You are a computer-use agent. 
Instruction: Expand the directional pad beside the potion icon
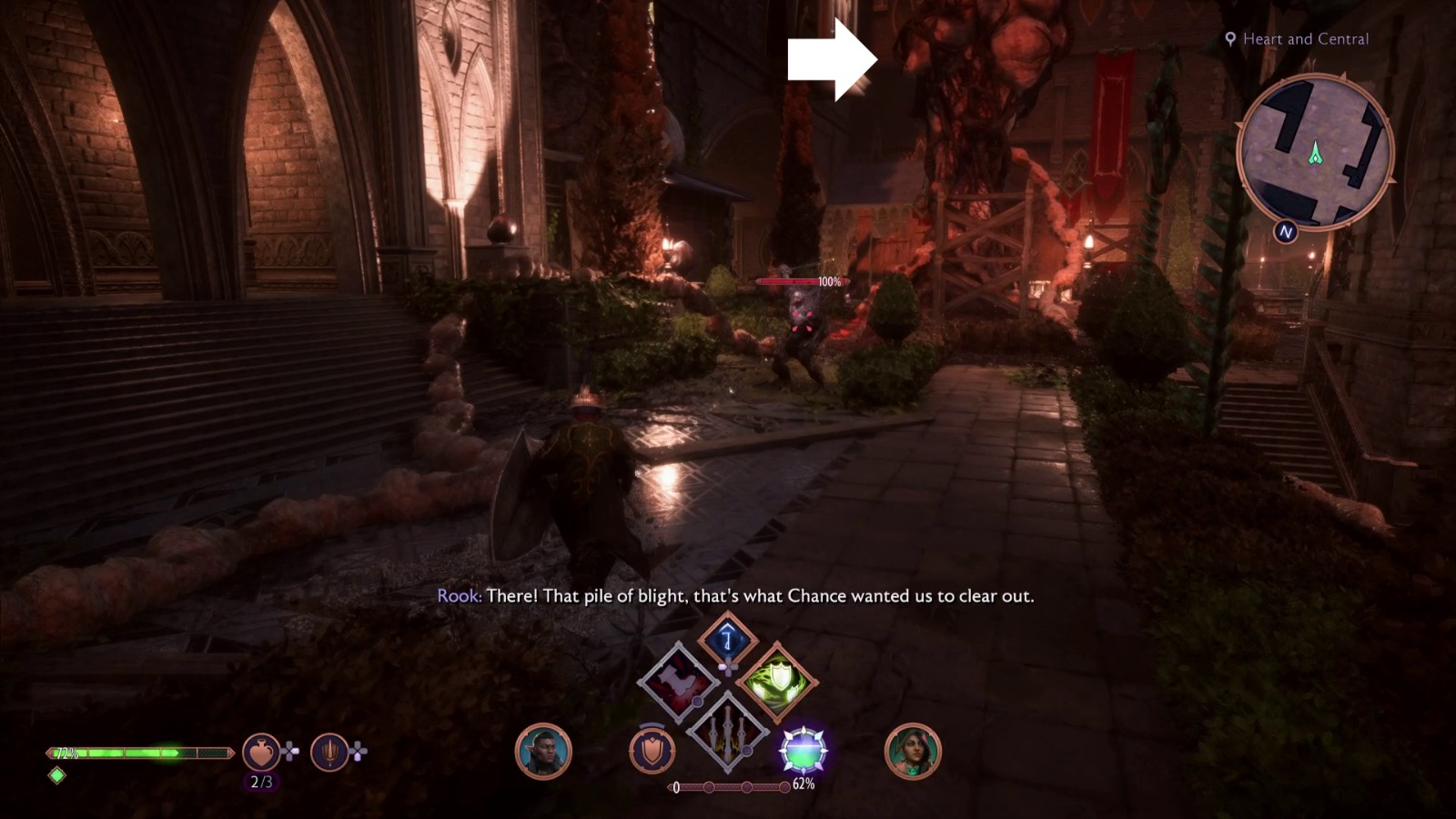pos(289,752)
